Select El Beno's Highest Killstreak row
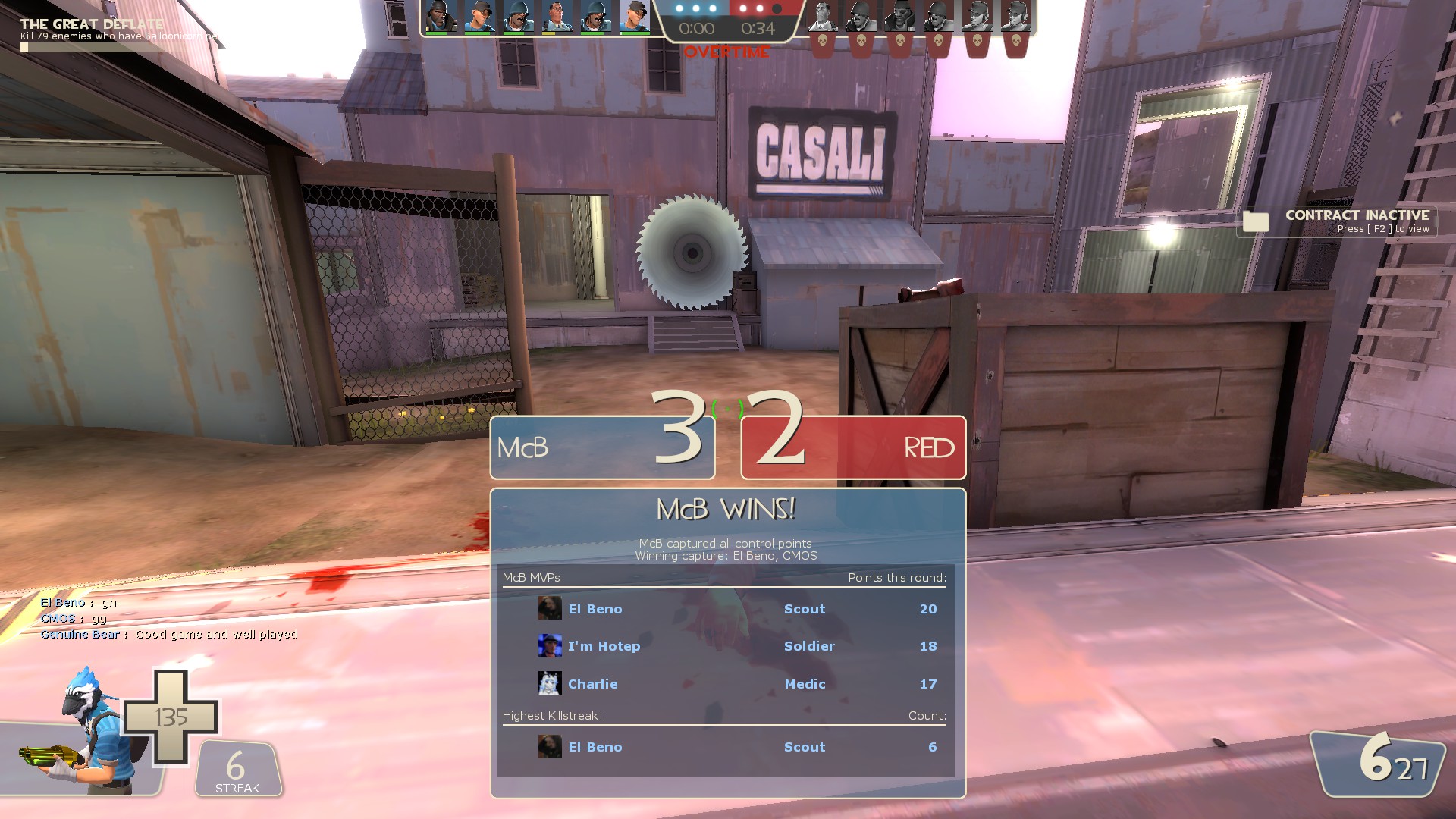The image size is (1456, 819). point(724,747)
